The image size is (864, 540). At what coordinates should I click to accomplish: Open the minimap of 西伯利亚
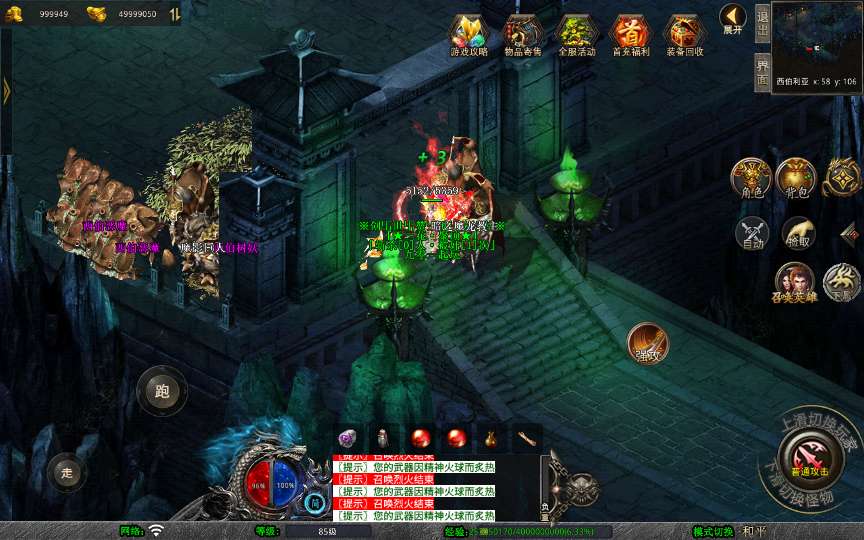click(x=818, y=38)
